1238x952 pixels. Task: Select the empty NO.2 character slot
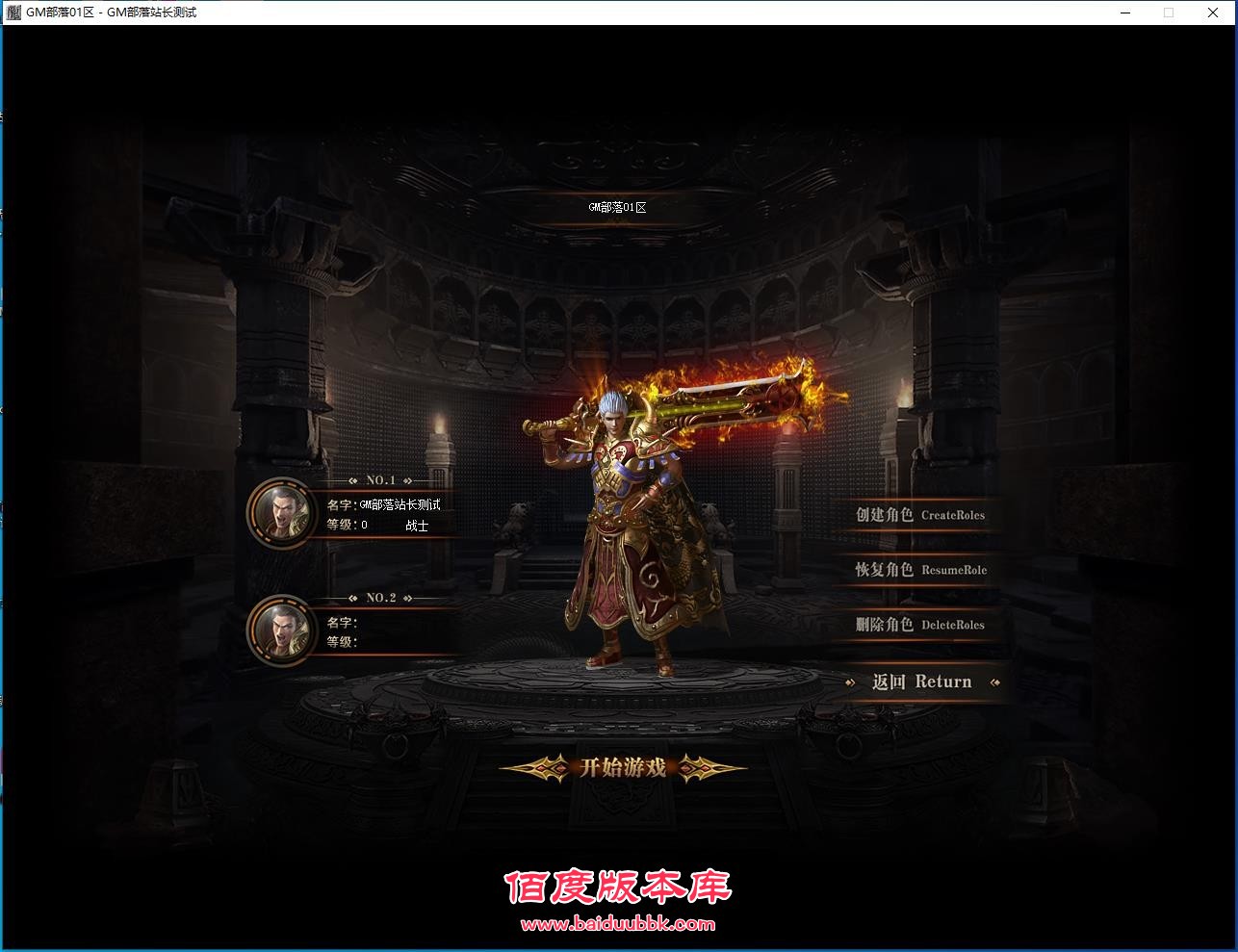(281, 630)
